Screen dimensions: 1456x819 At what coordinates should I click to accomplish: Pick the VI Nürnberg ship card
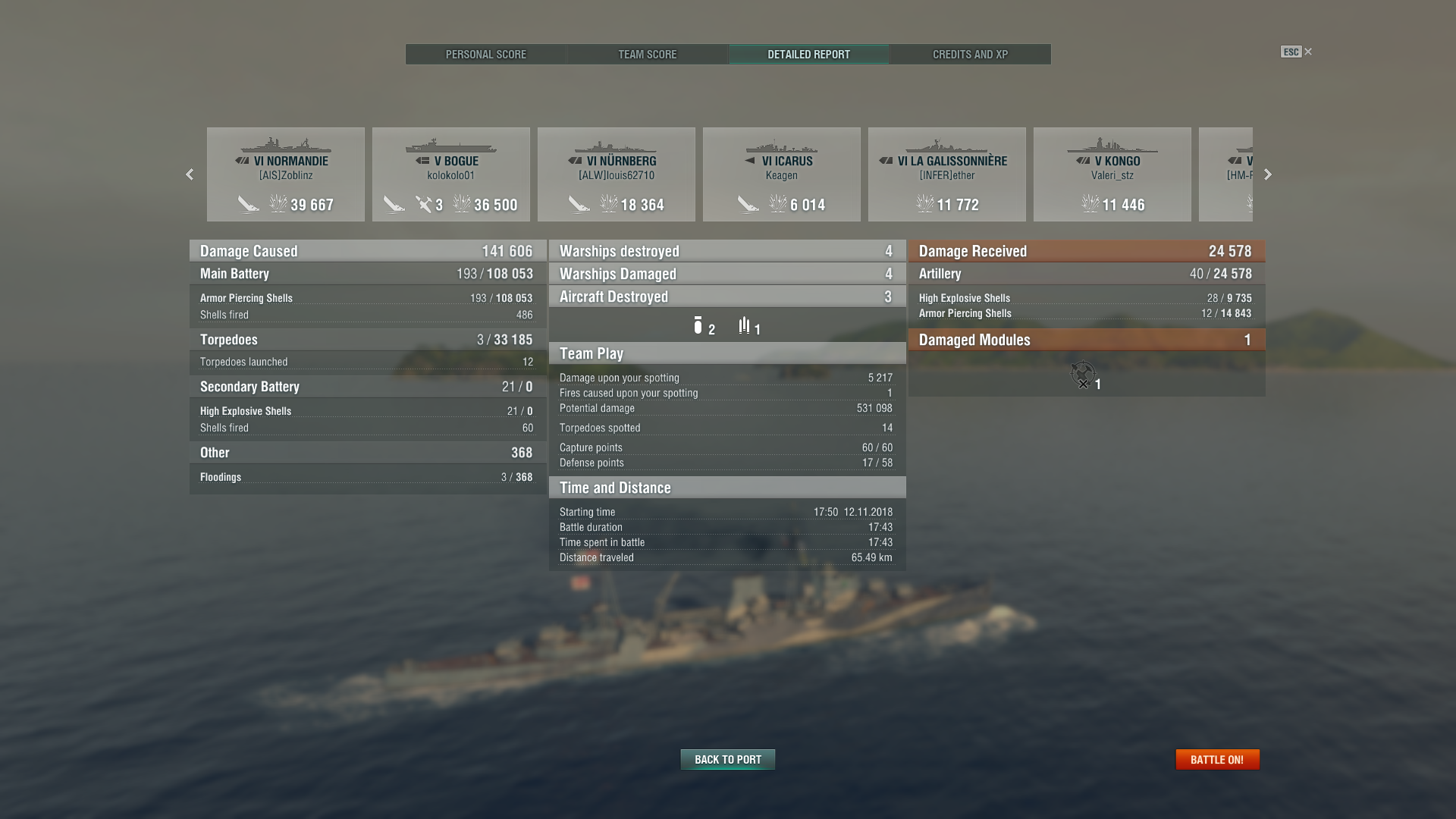pos(617,174)
